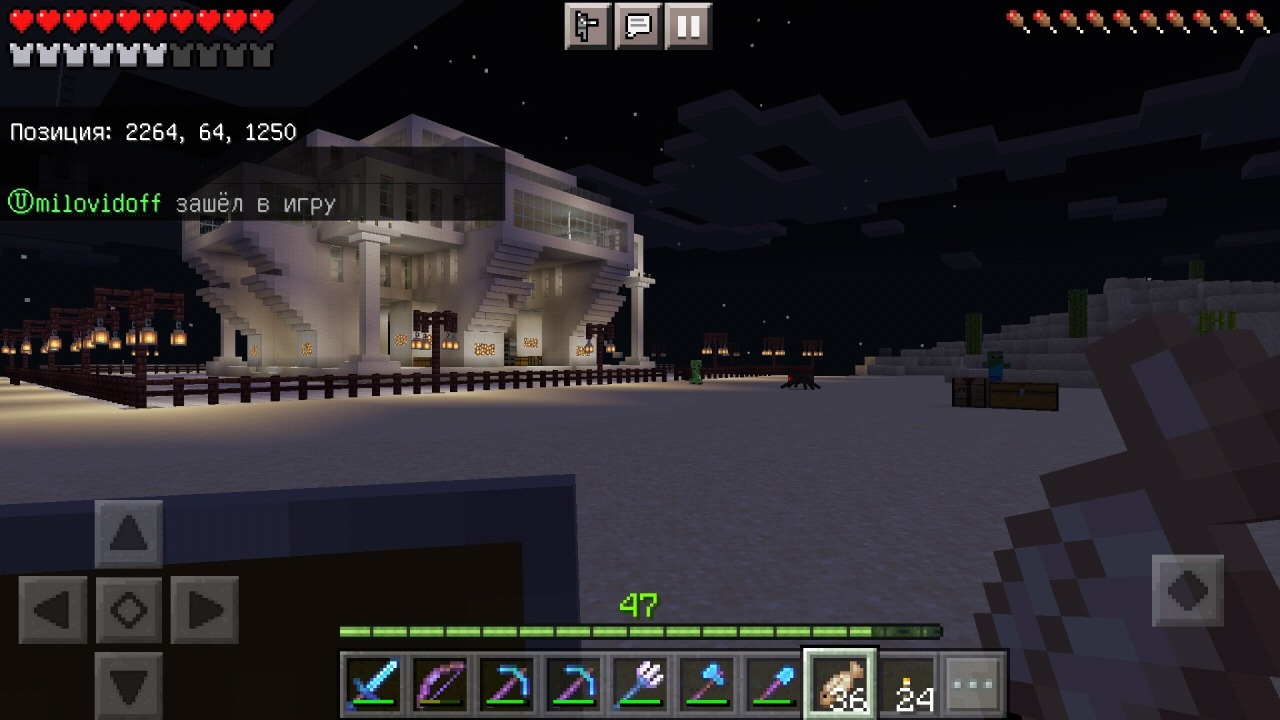This screenshot has width=1280, height=720.
Task: Tap the move forward arrow
Action: pos(129,534)
